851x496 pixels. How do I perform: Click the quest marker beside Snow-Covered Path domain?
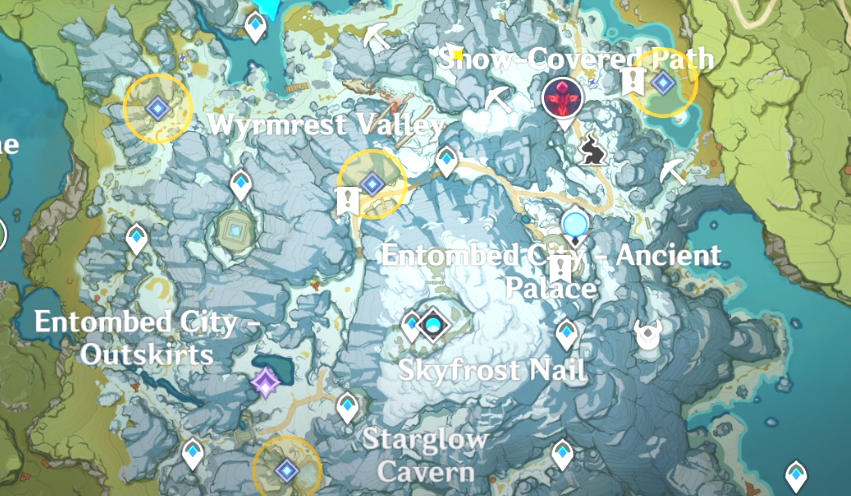633,82
